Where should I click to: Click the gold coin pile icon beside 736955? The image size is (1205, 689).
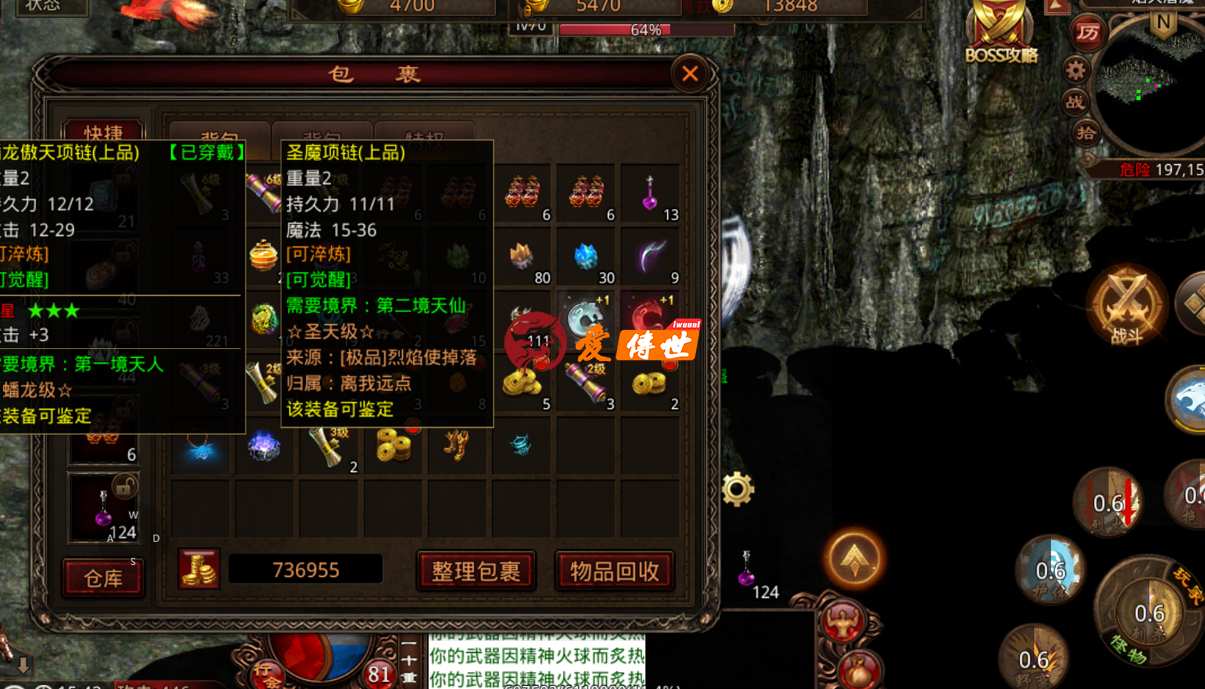199,569
